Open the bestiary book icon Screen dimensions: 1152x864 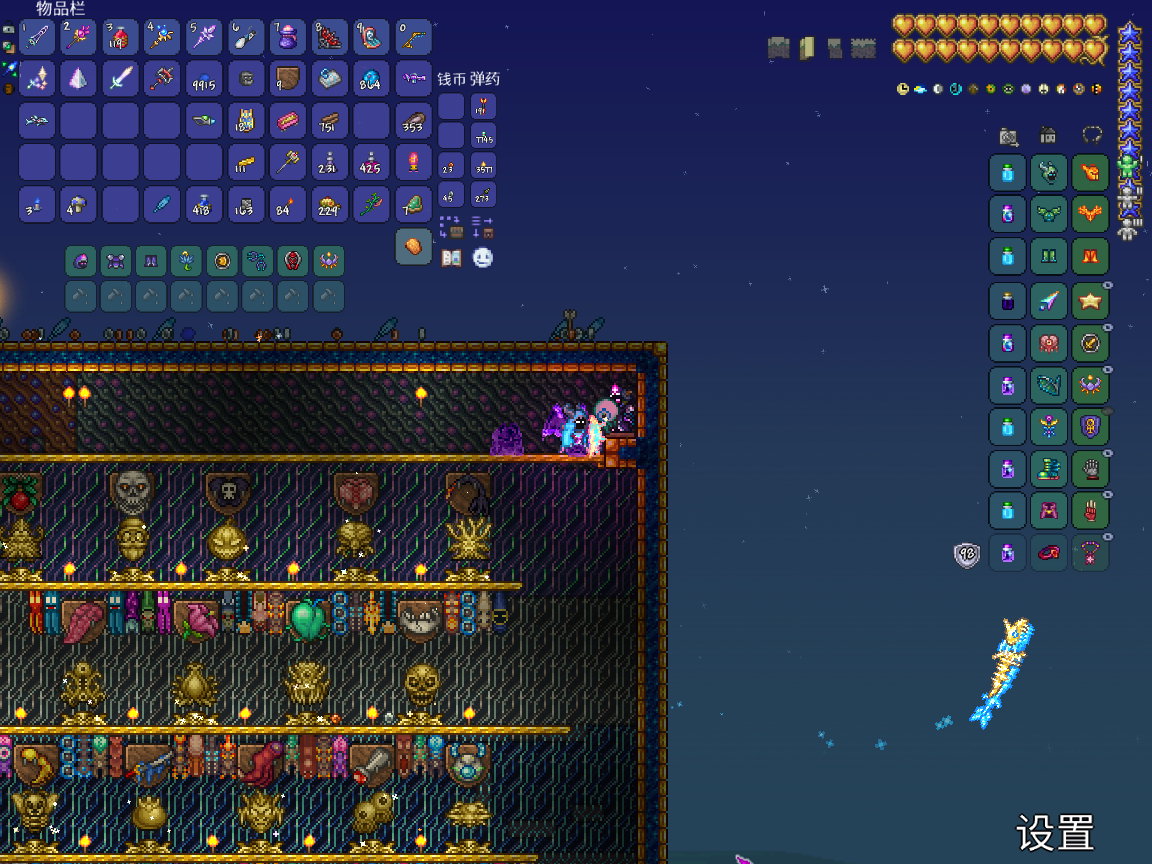452,257
